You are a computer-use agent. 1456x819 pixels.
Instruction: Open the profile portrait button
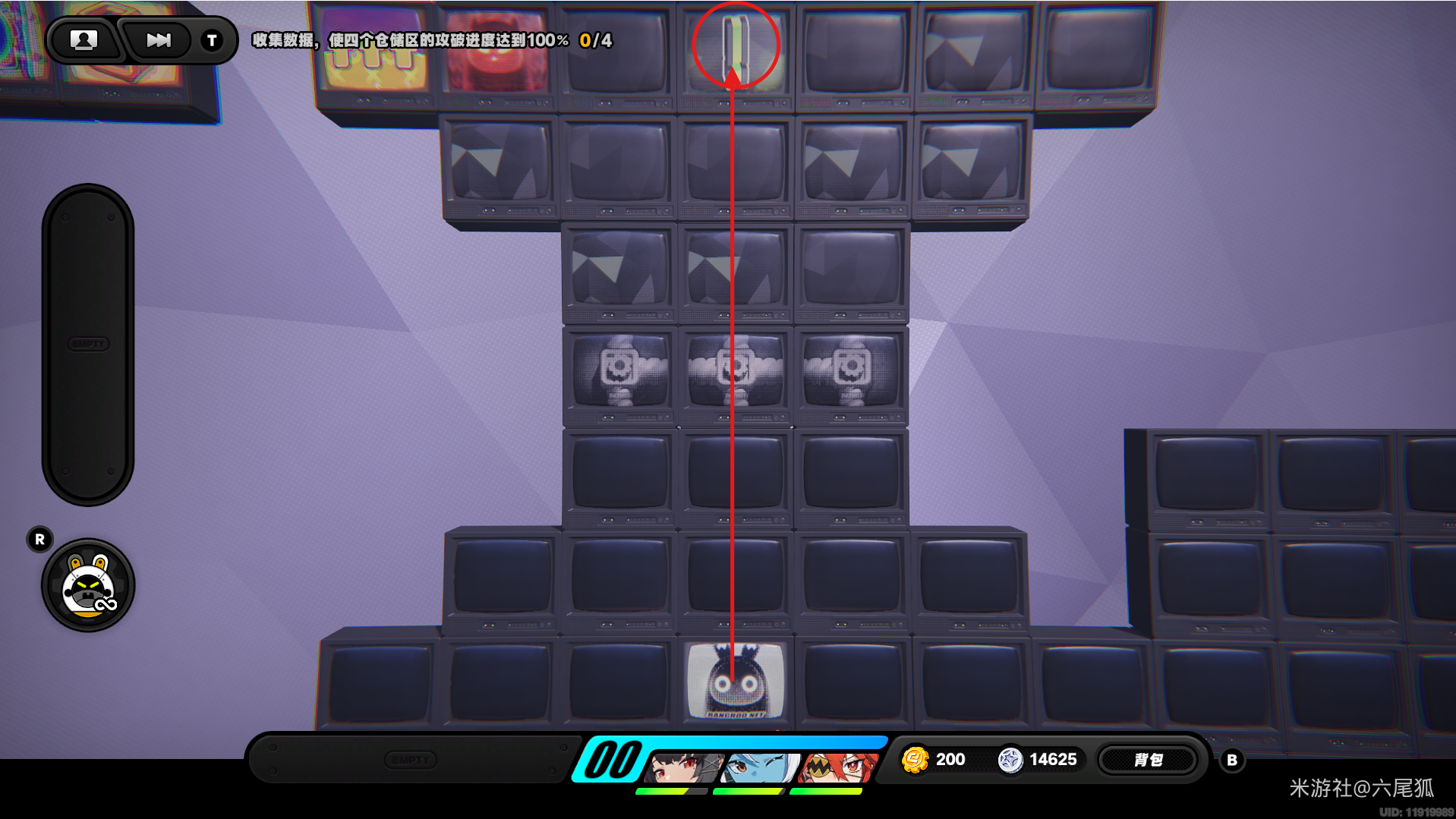(x=84, y=40)
